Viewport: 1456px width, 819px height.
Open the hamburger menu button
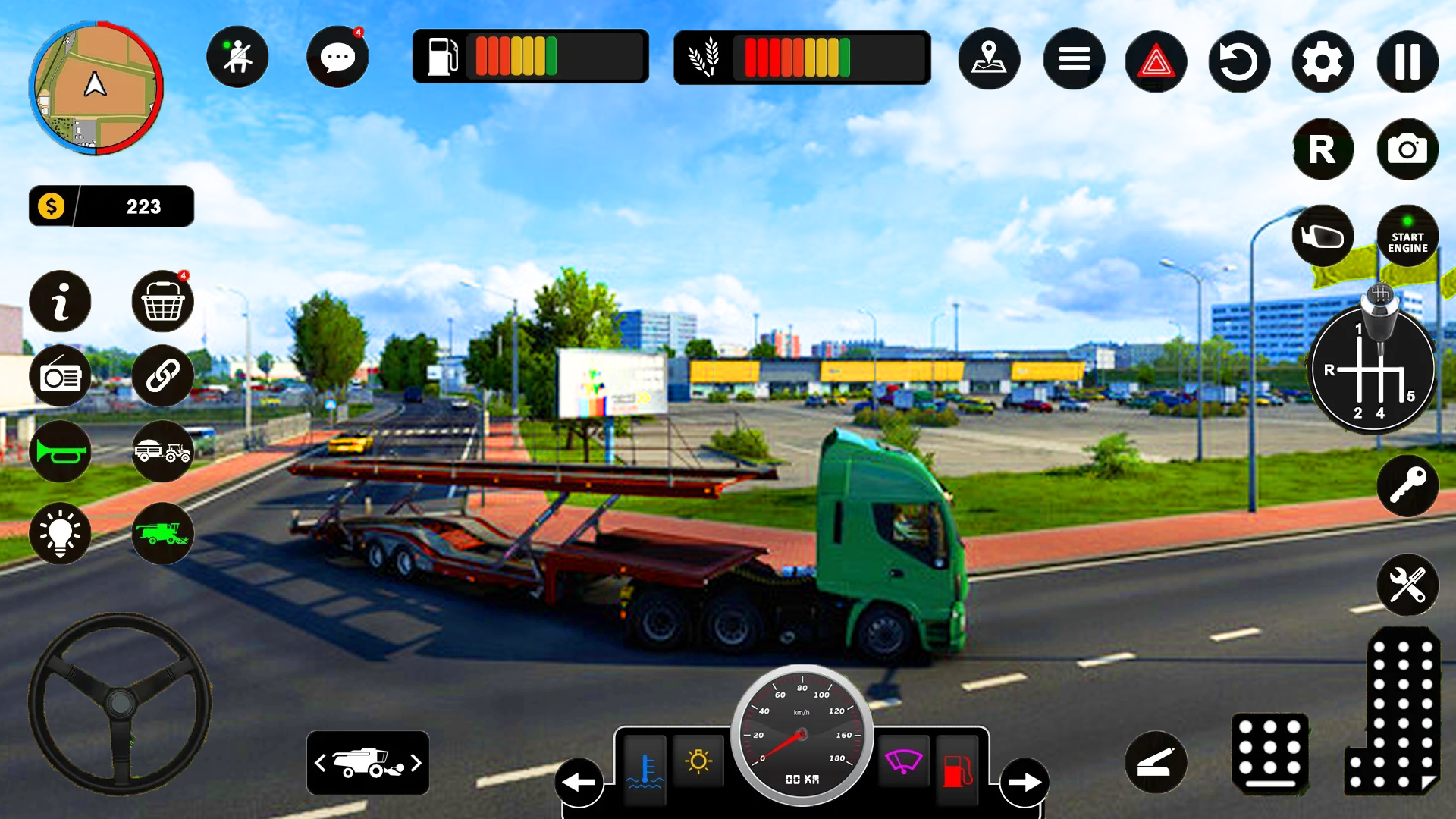(1074, 59)
